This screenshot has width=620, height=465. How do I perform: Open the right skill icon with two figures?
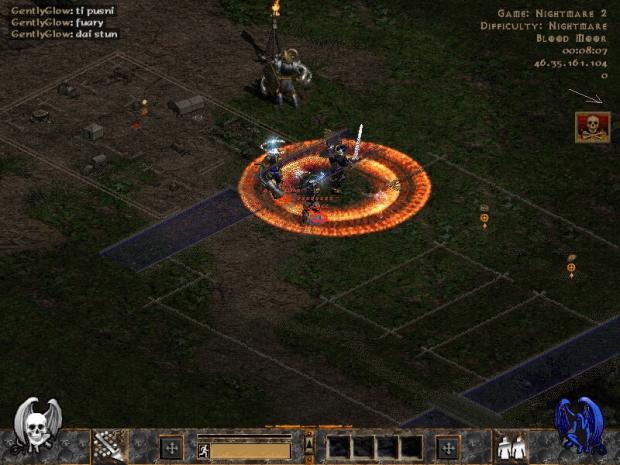click(x=511, y=446)
